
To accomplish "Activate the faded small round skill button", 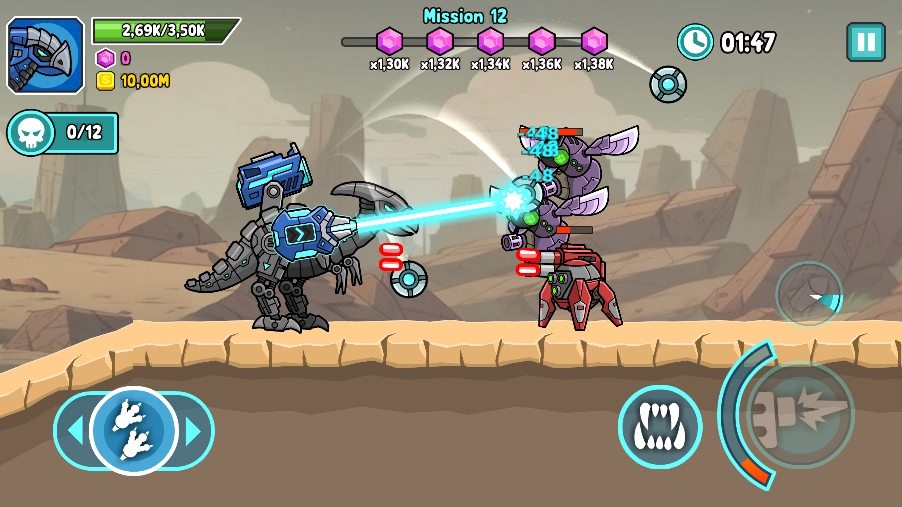I will coord(809,293).
